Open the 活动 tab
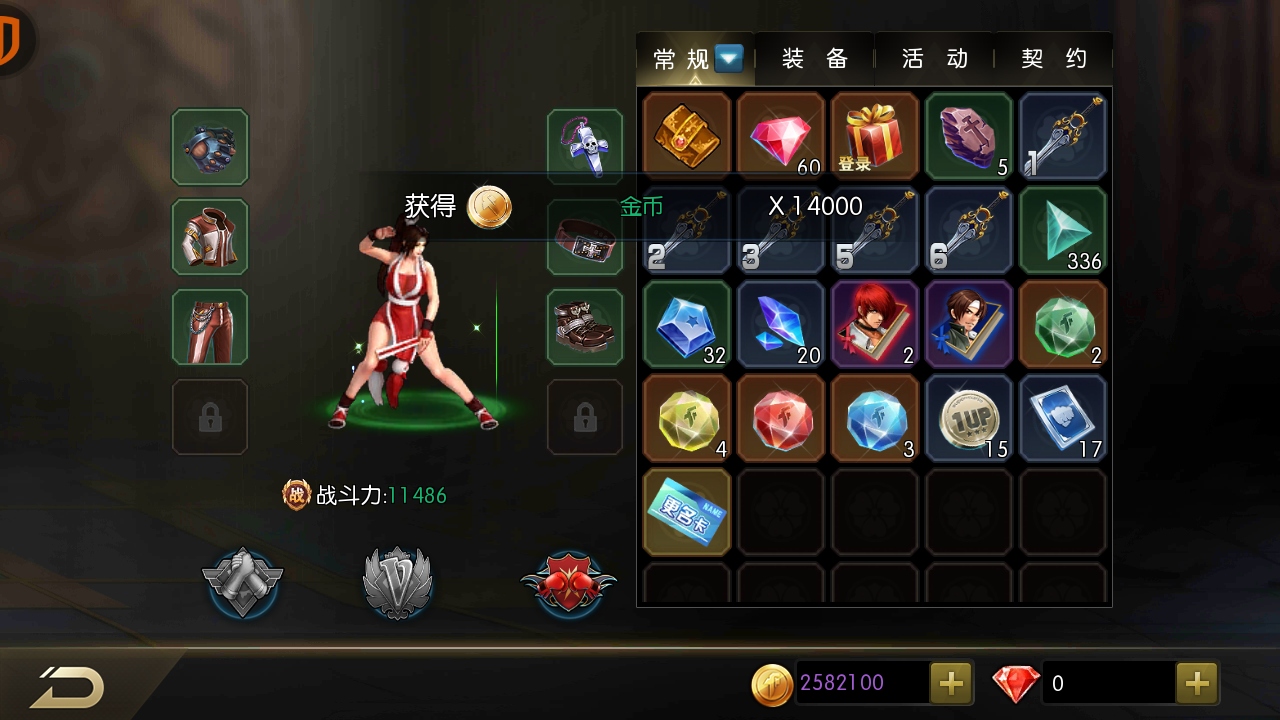The height and width of the screenshot is (720, 1280). coord(933,59)
